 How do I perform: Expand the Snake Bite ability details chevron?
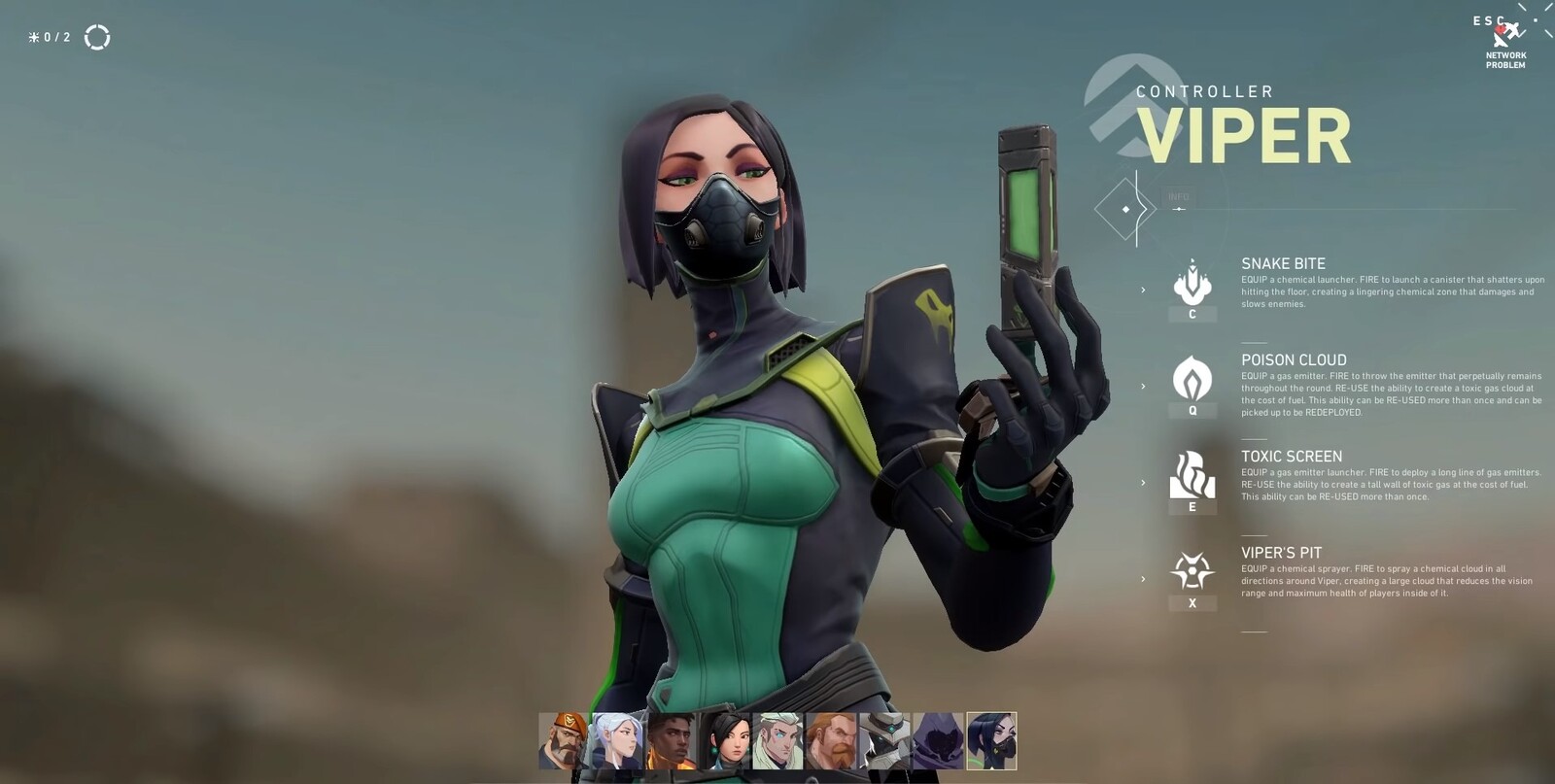click(x=1142, y=289)
